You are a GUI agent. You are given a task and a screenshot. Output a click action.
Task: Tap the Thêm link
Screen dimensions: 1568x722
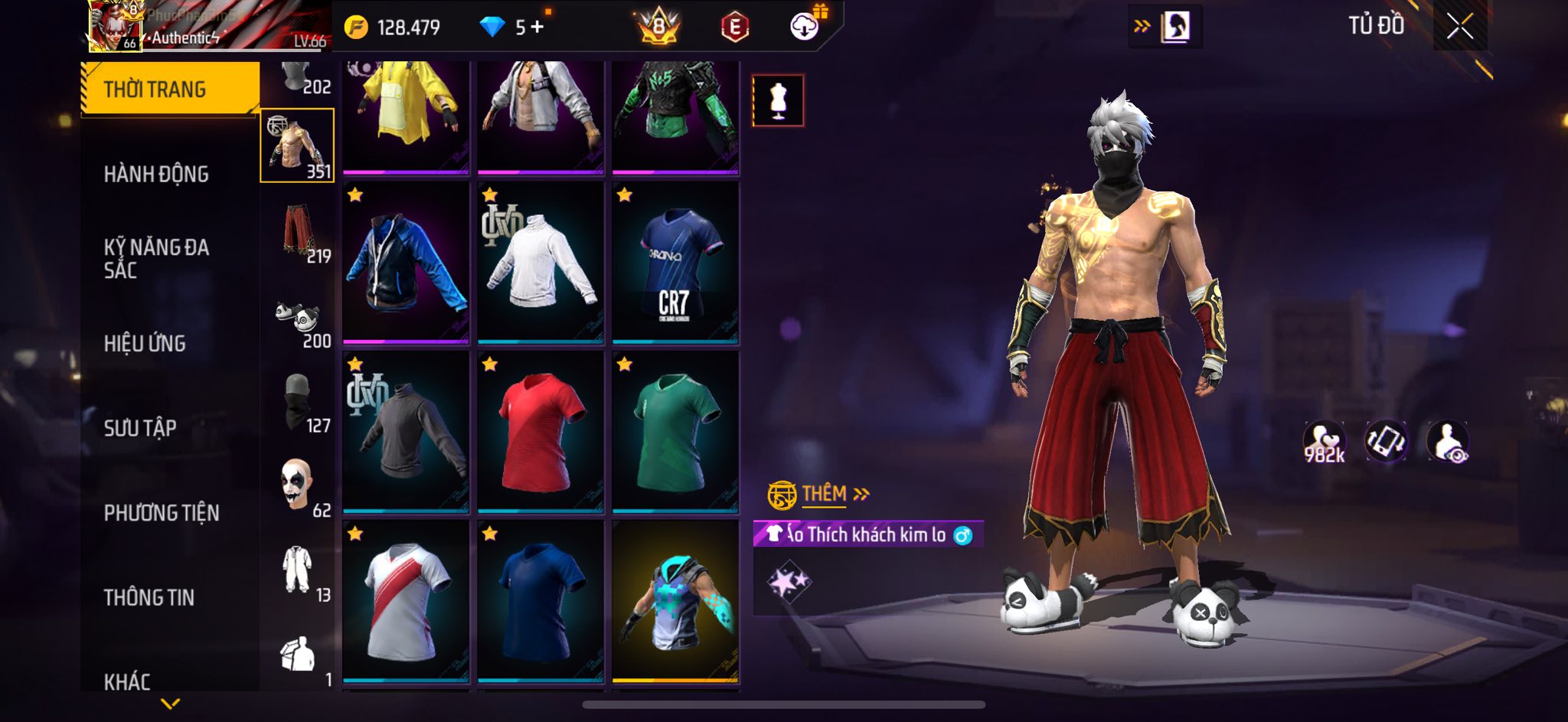[x=824, y=495]
